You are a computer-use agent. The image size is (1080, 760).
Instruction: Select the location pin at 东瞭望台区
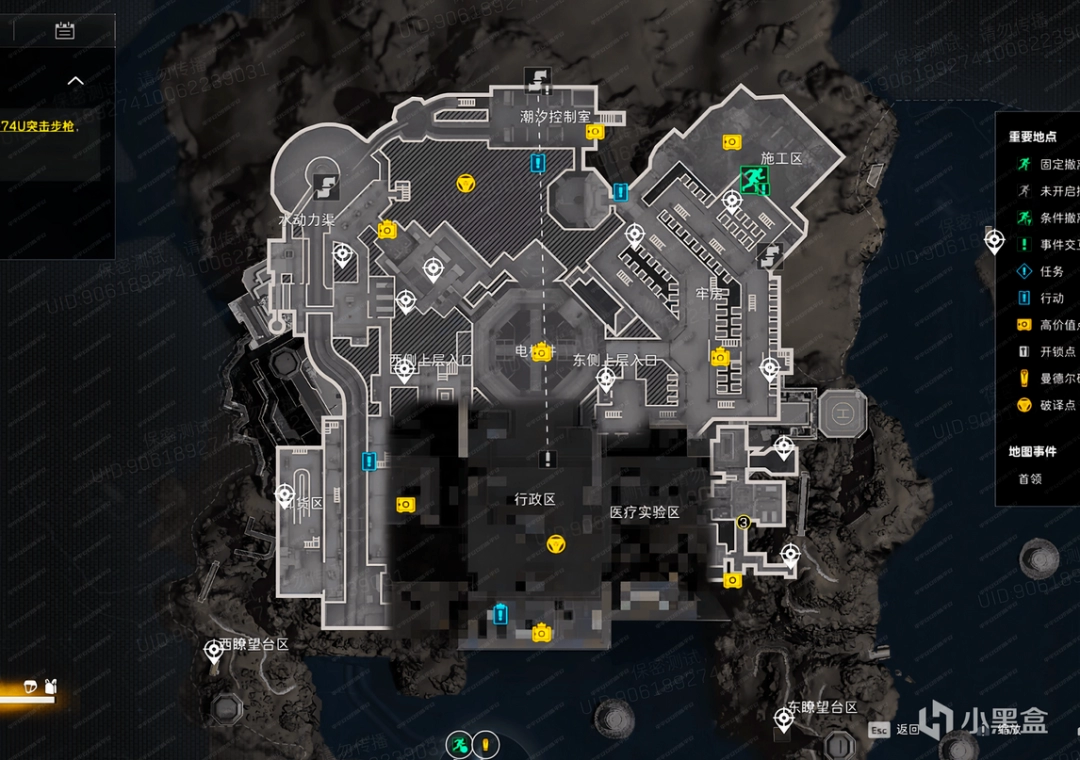click(785, 715)
